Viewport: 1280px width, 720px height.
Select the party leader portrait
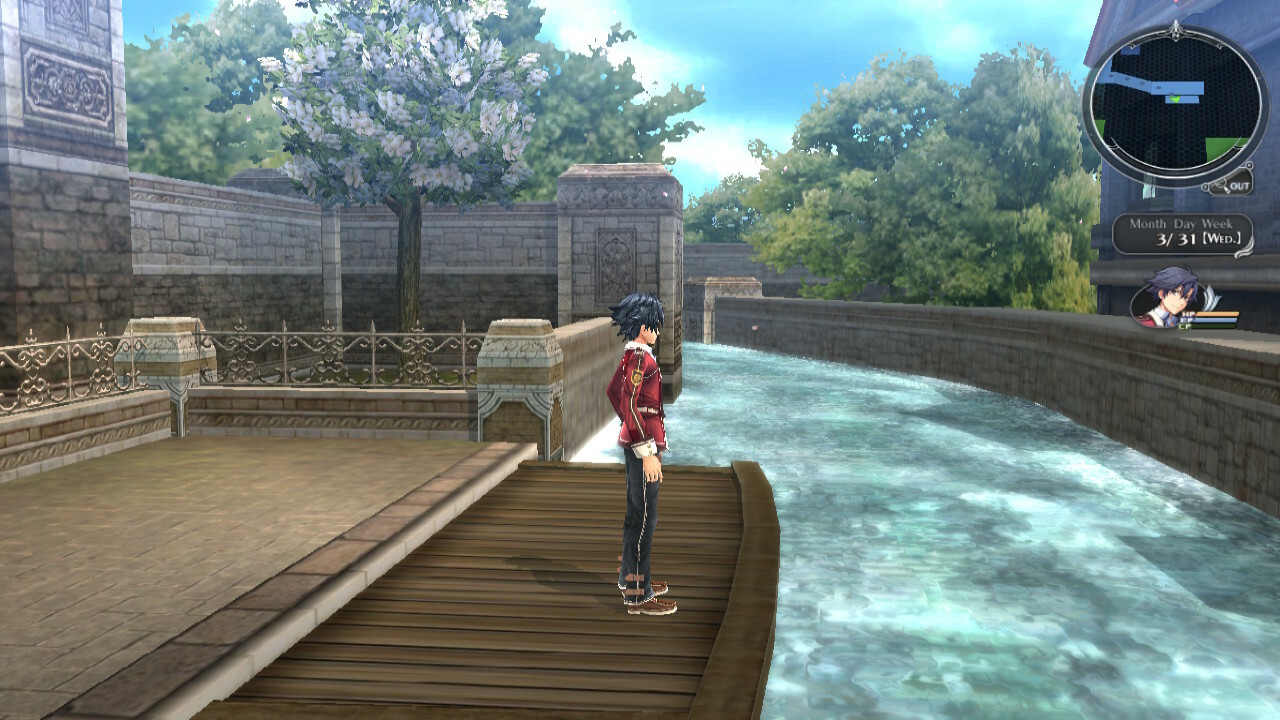pyautogui.click(x=1167, y=296)
